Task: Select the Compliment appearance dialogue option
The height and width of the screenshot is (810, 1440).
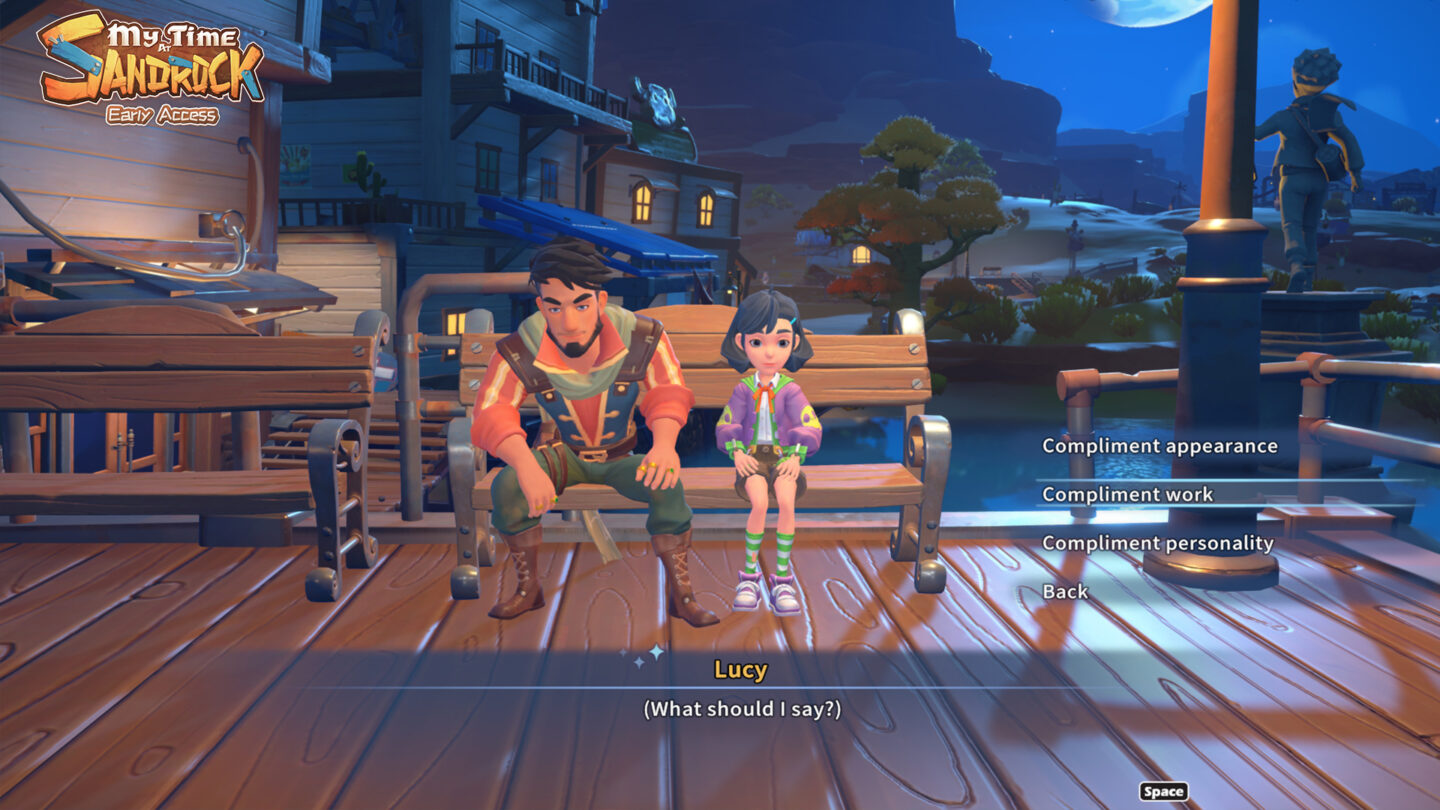Action: (1159, 445)
